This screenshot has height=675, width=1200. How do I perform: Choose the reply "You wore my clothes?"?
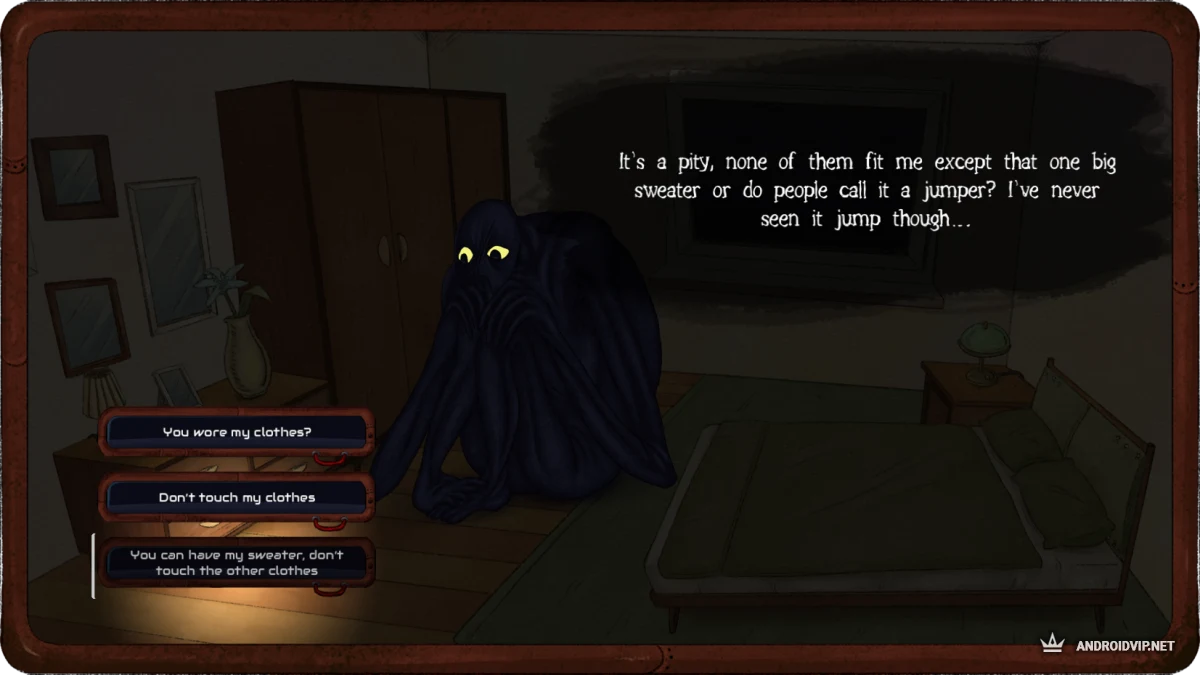point(237,432)
